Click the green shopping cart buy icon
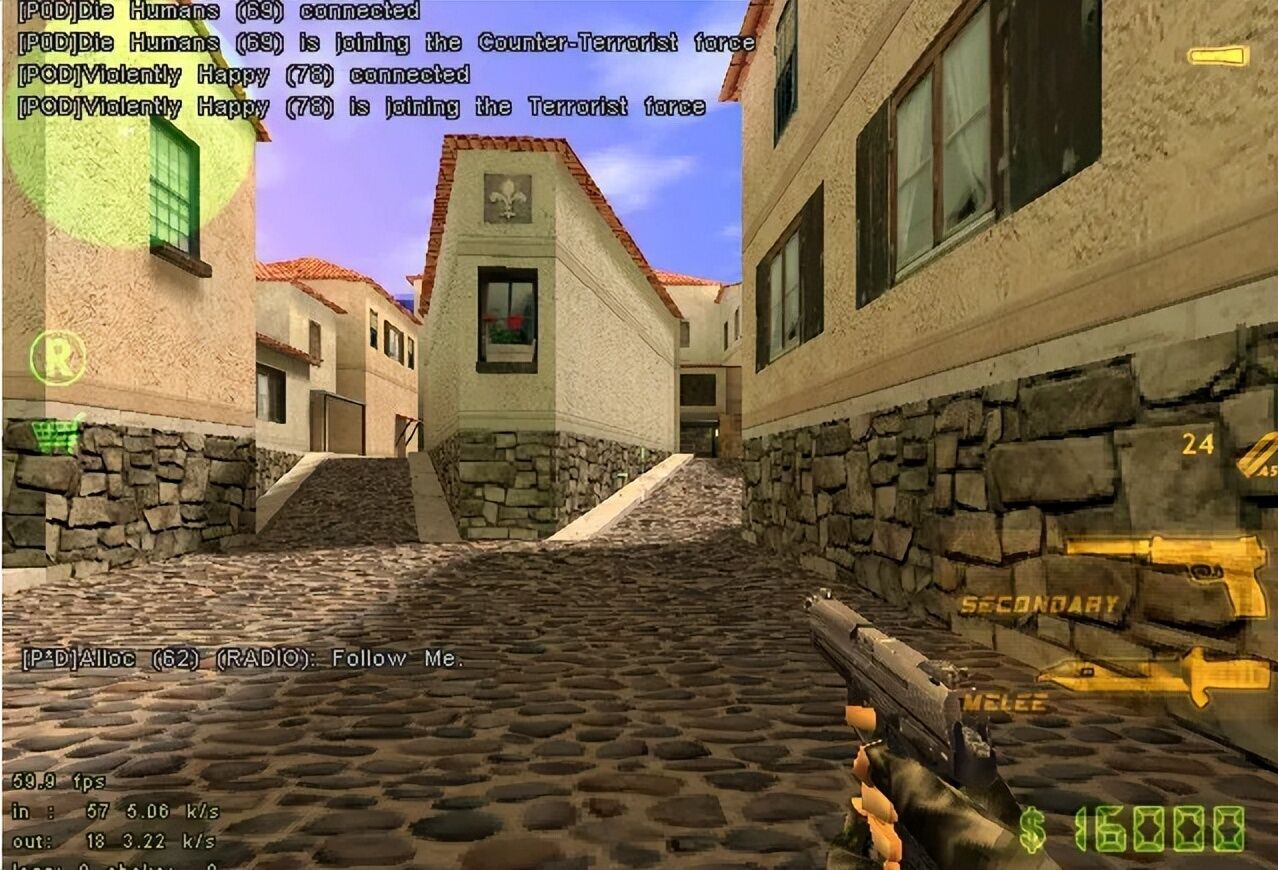This screenshot has height=870, width=1278. click(55, 436)
